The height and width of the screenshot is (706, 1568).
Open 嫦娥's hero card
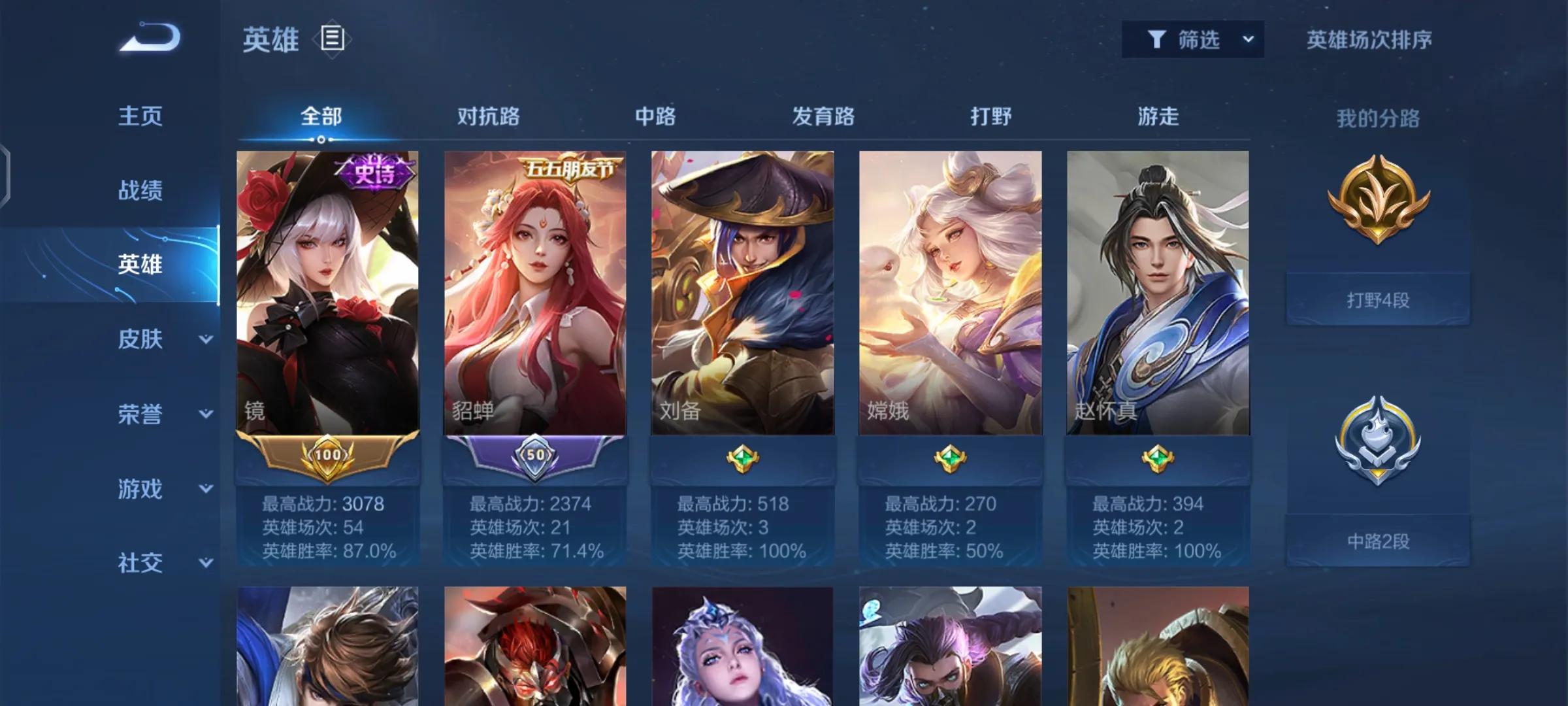pyautogui.click(x=951, y=294)
